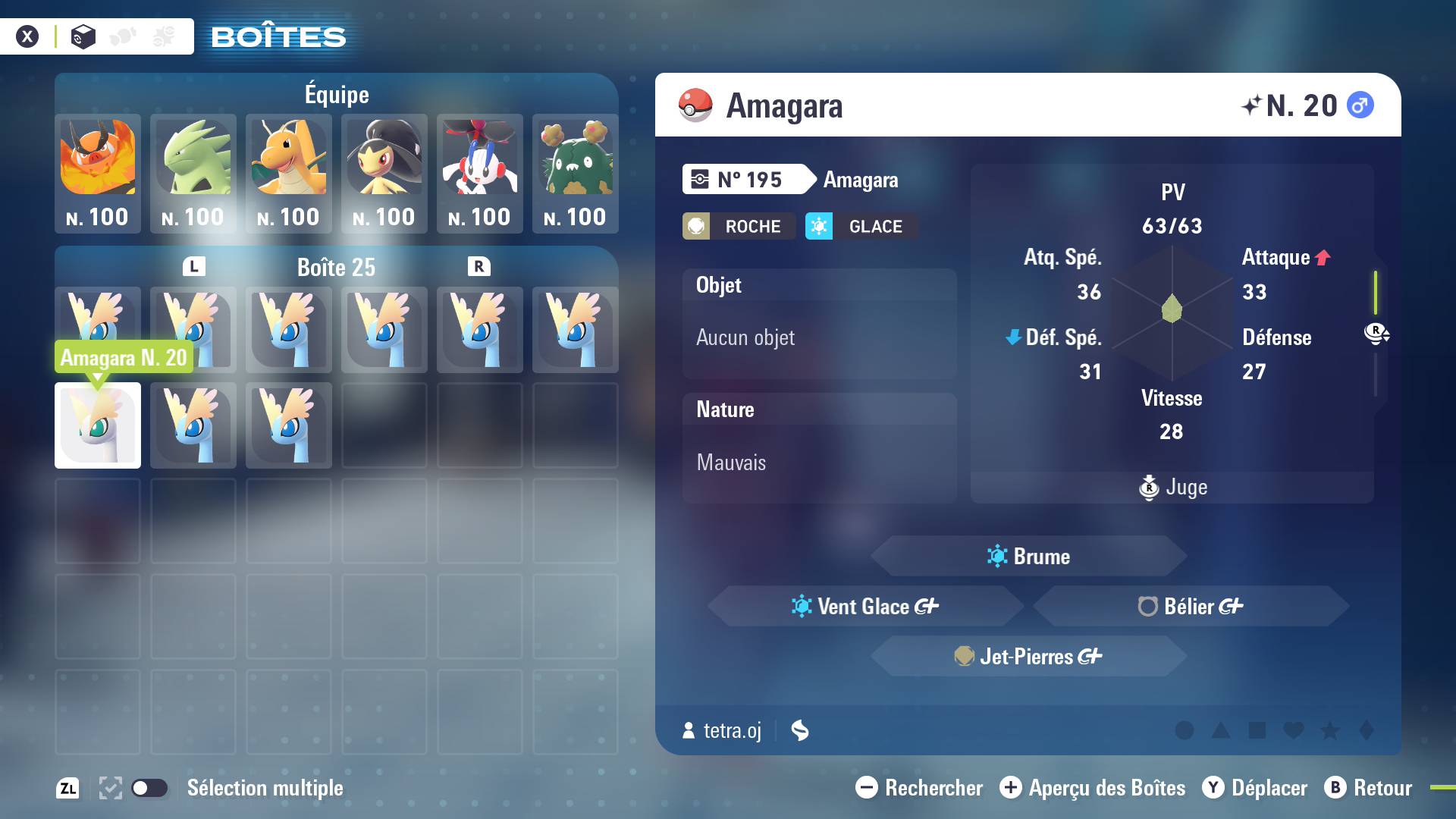Click the trainer icon next to tetra.oj
This screenshot has width=1456, height=819.
(x=688, y=731)
